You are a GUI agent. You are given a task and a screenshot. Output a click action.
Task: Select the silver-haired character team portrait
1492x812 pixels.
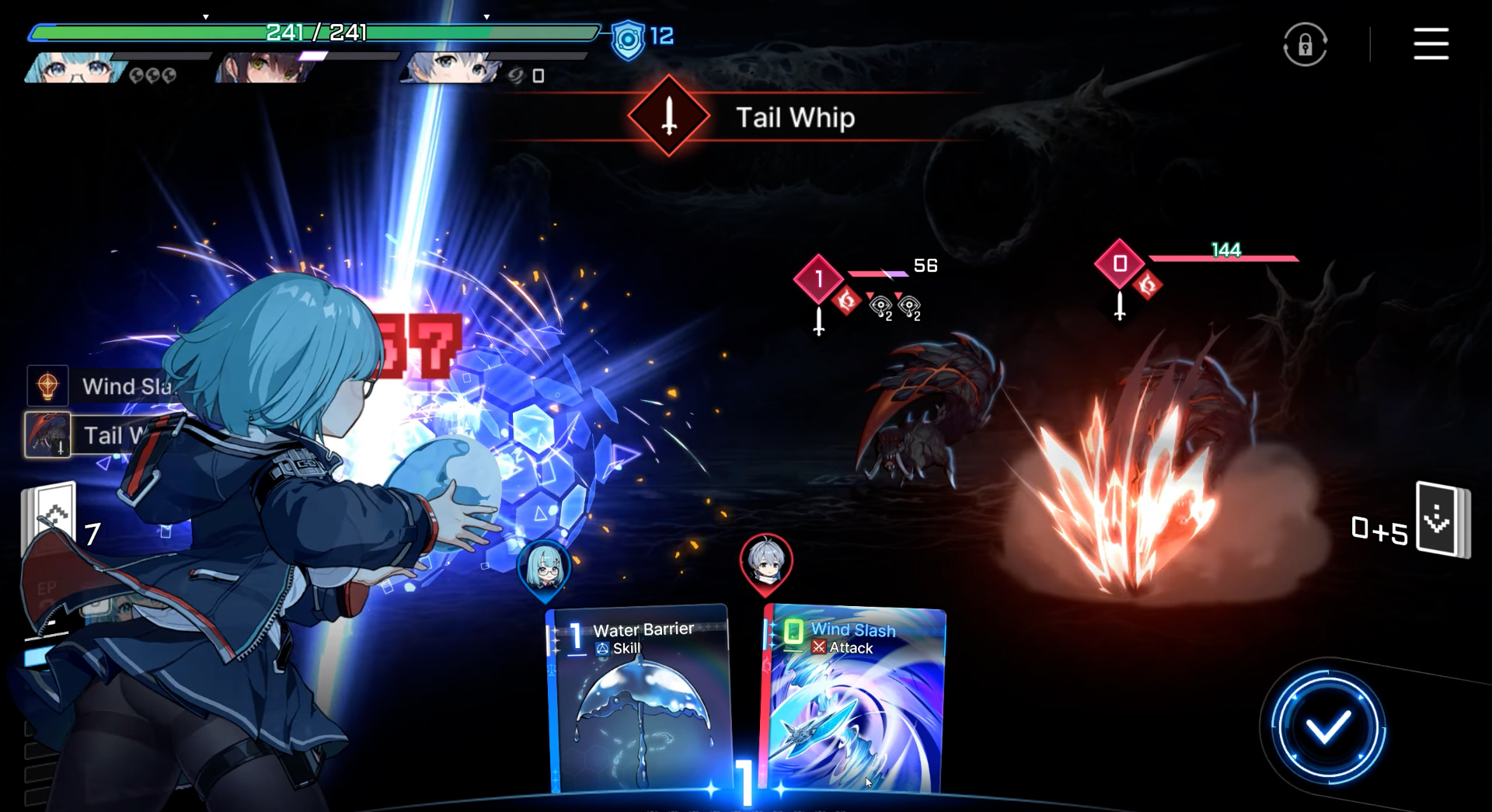[x=449, y=68]
